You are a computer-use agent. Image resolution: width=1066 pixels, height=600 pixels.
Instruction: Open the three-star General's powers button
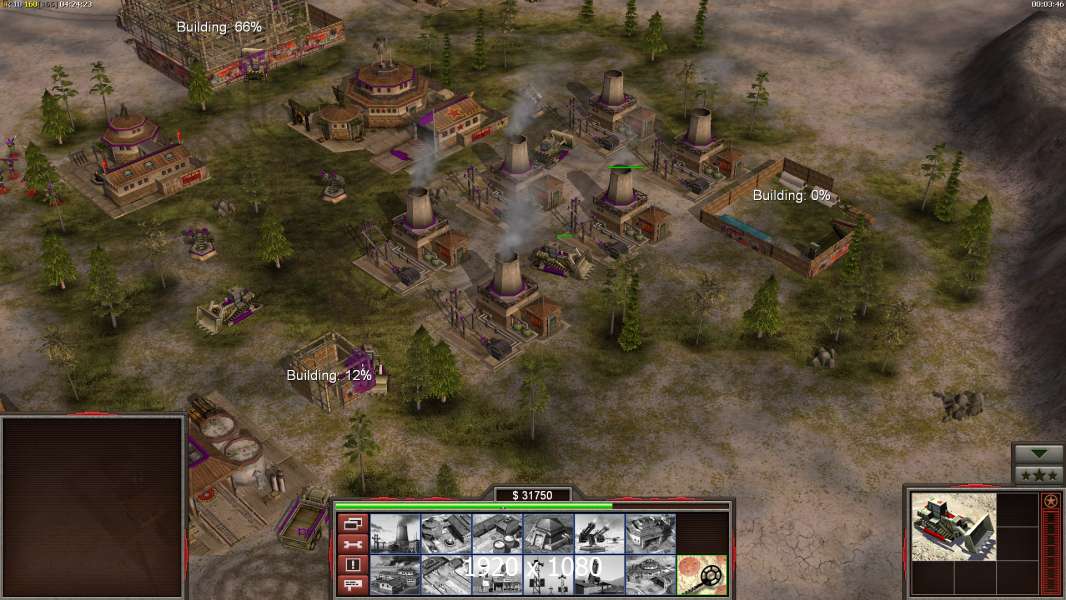[1038, 474]
